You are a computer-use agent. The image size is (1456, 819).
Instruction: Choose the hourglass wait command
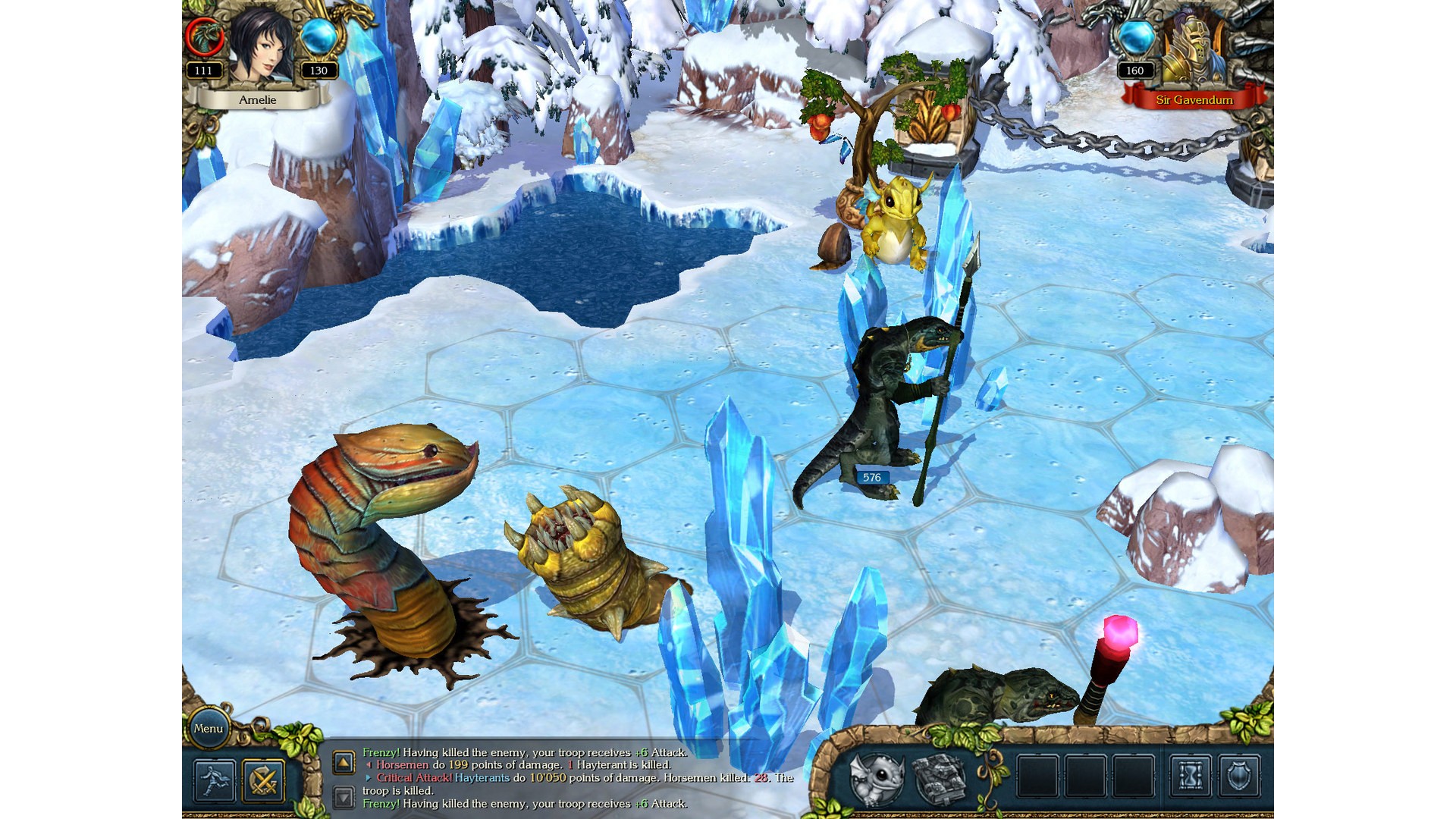tap(1191, 777)
